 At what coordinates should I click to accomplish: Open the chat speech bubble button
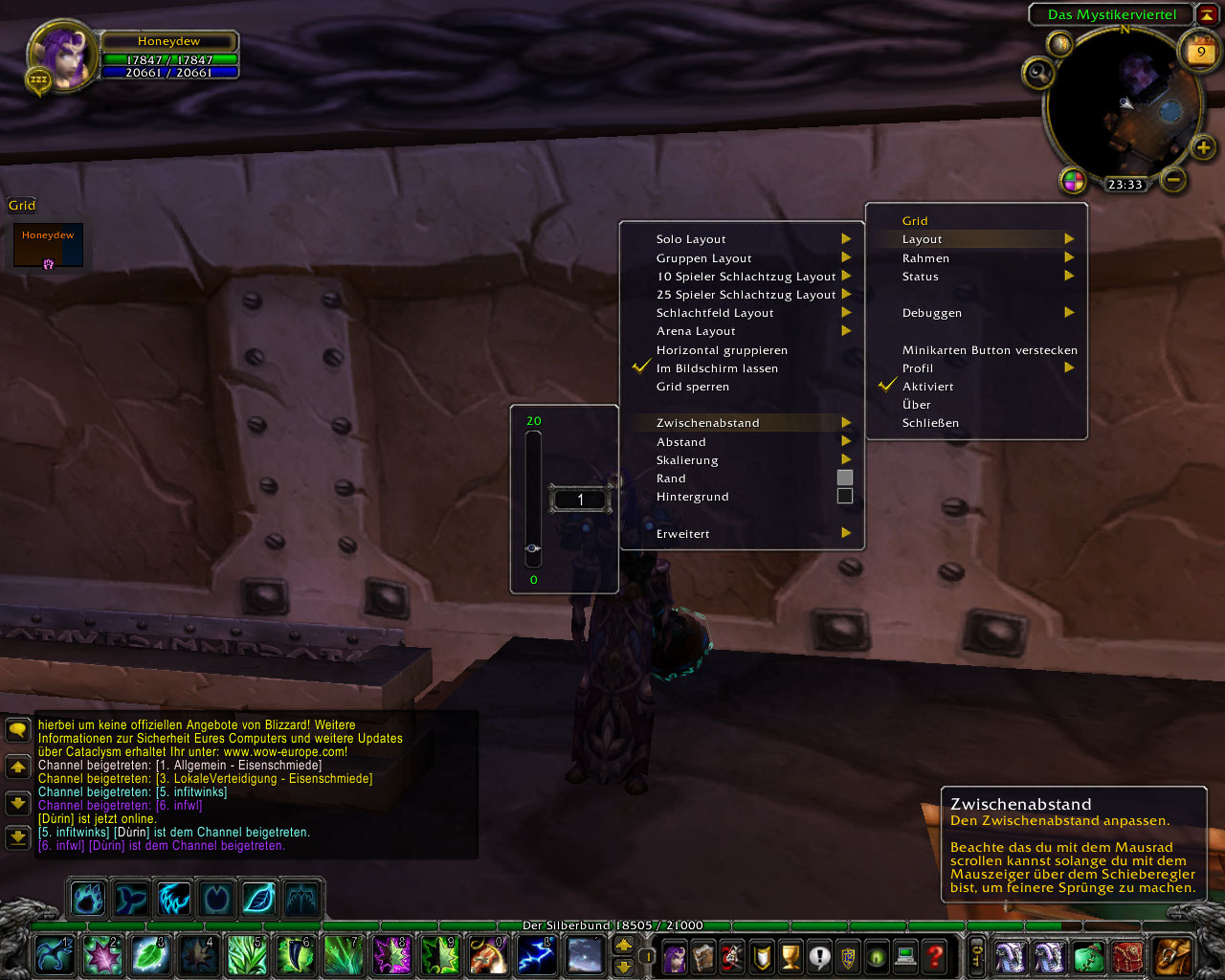[17, 731]
